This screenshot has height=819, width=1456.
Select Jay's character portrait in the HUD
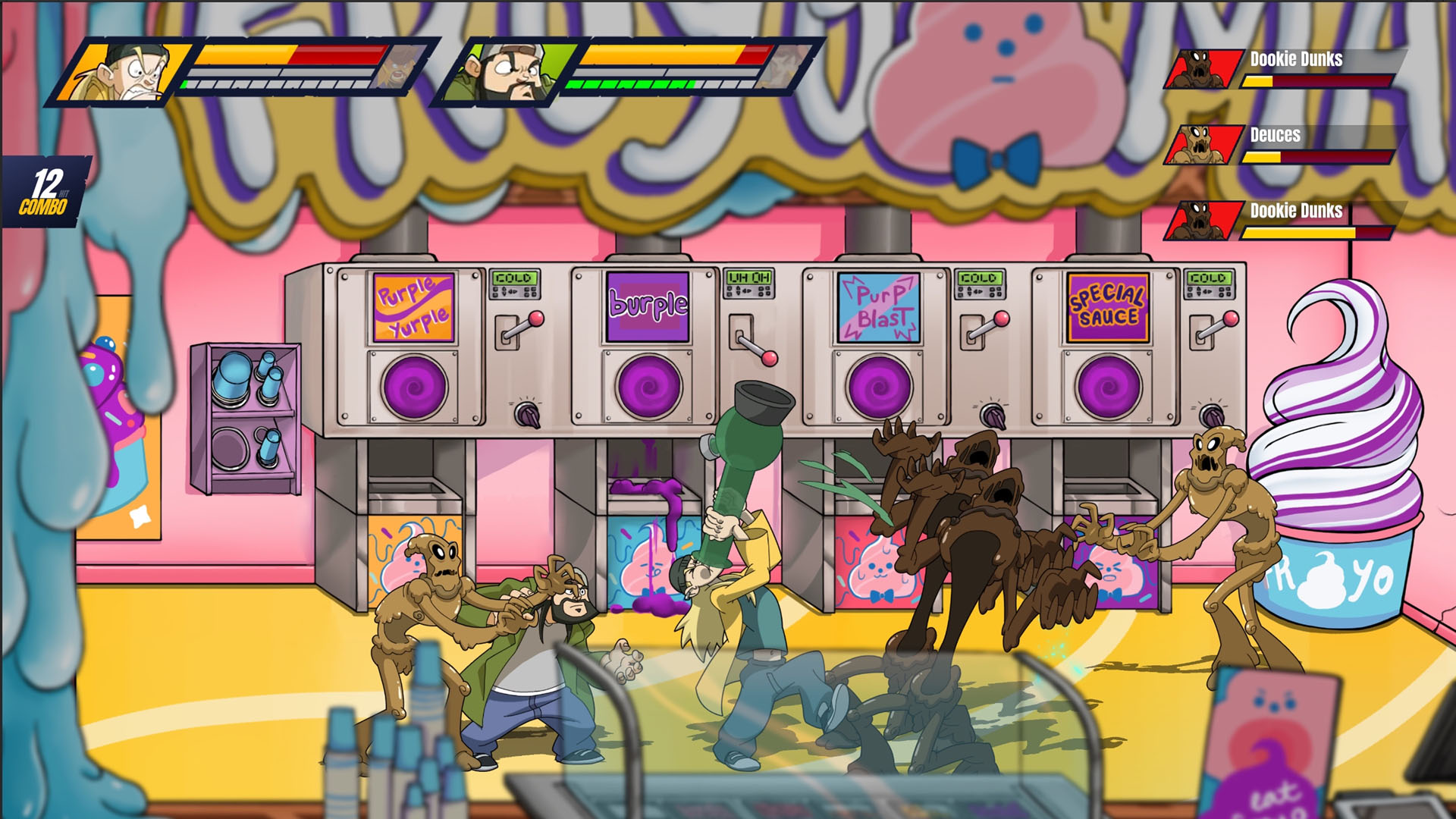tap(125, 72)
